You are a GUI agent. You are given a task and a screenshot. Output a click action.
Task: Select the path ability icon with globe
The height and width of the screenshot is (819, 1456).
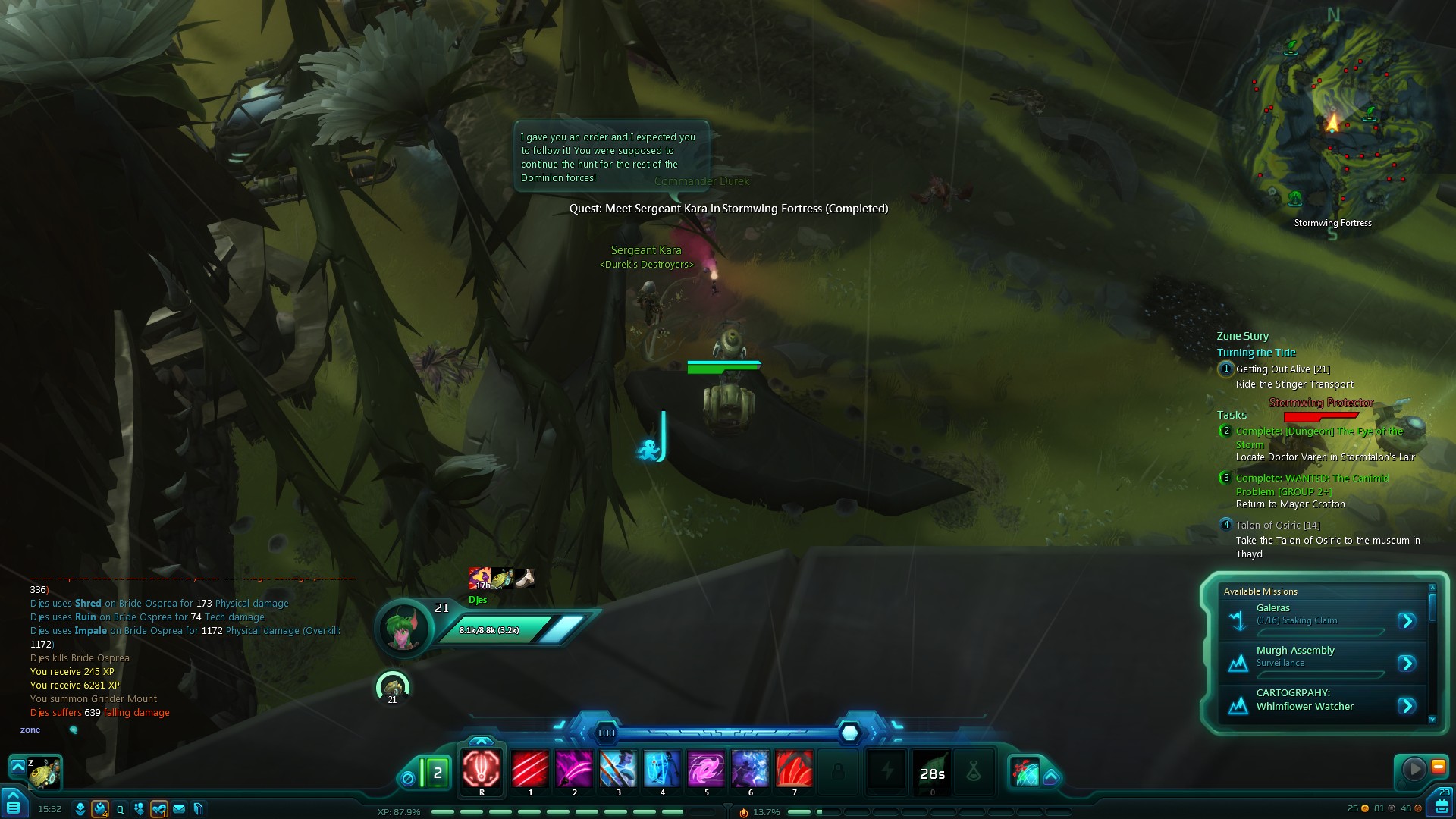1025,772
